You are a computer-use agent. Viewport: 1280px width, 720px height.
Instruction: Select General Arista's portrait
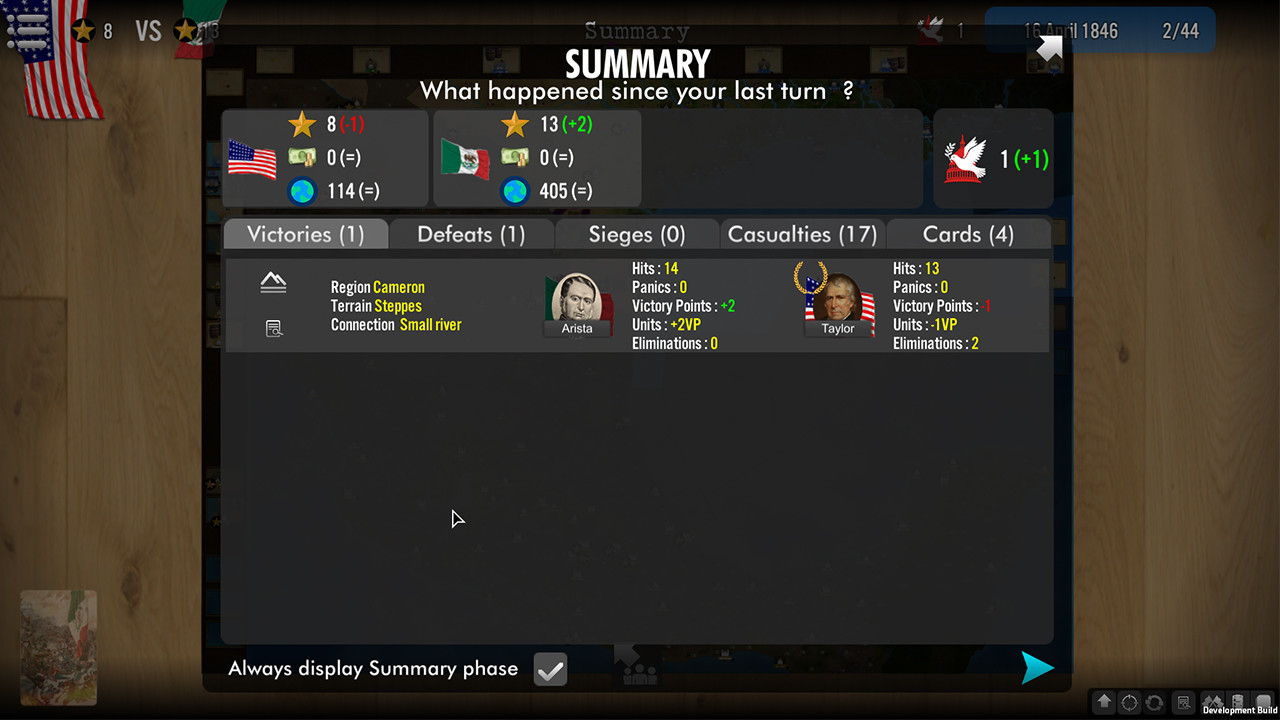pos(577,304)
